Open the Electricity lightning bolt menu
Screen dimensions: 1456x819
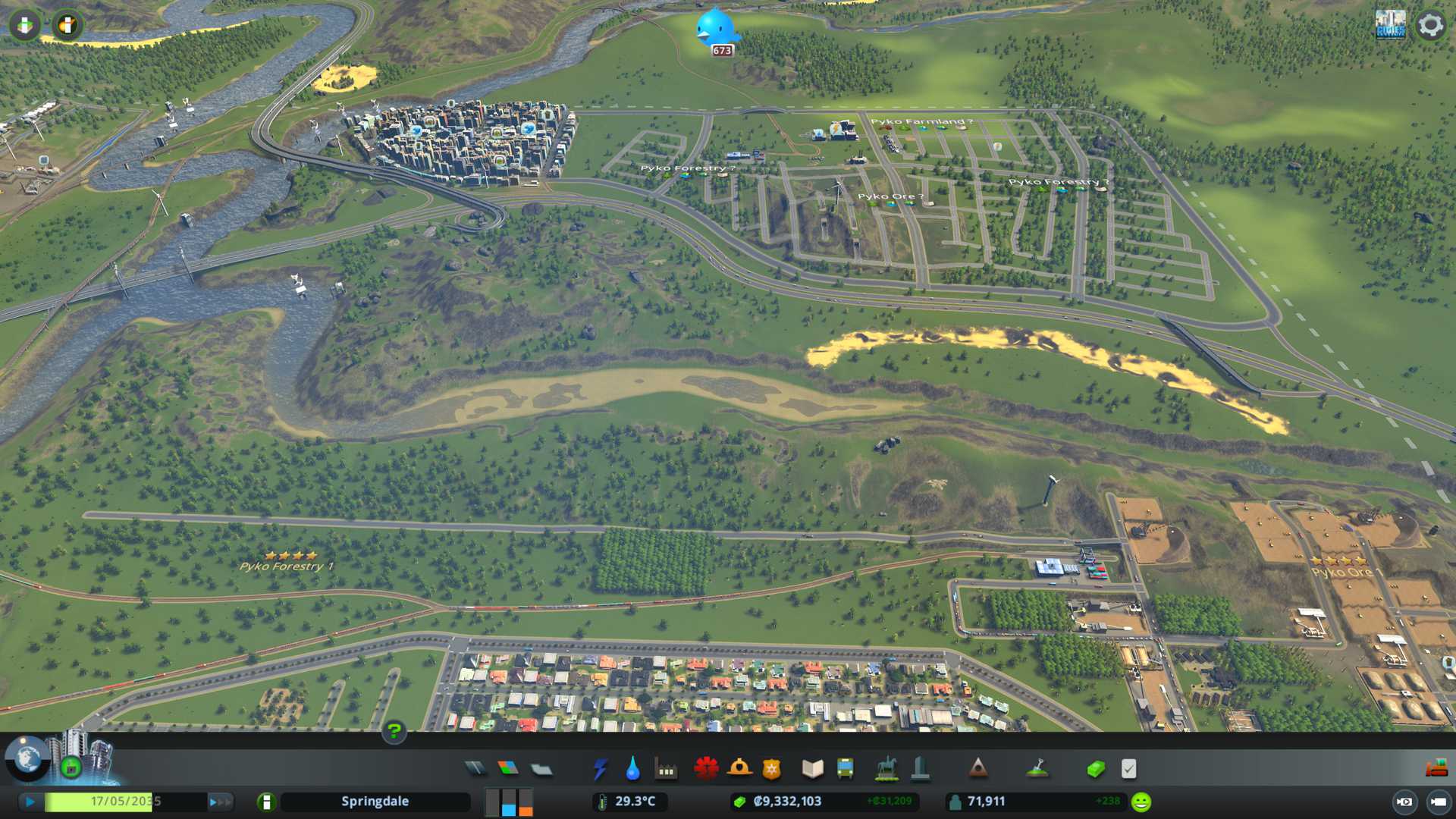[x=600, y=769]
